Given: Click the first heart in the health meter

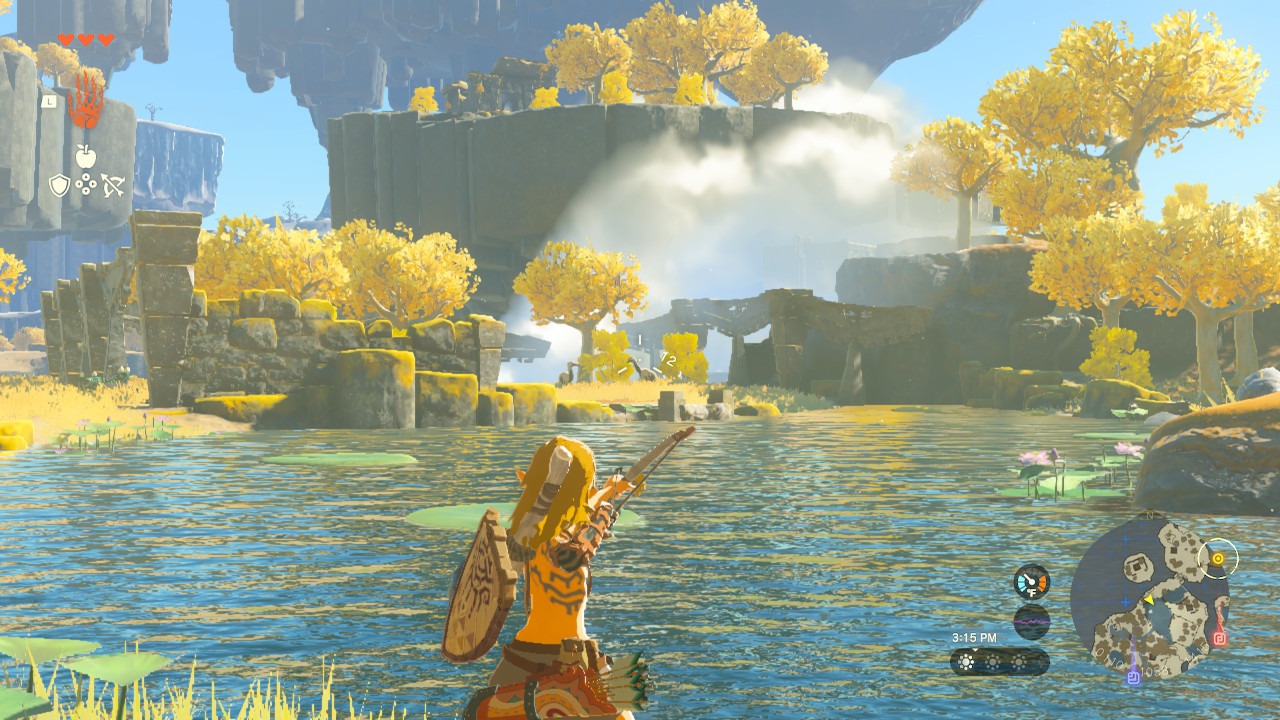Looking at the screenshot, I should click(x=65, y=39).
